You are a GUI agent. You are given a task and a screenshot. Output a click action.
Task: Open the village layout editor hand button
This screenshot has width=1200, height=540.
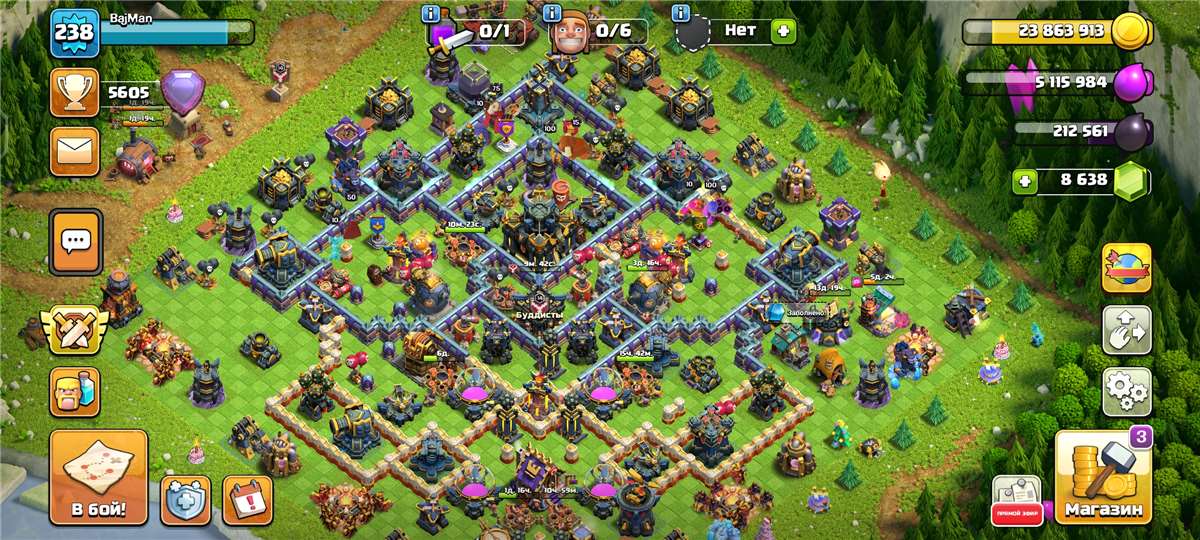tap(1126, 329)
